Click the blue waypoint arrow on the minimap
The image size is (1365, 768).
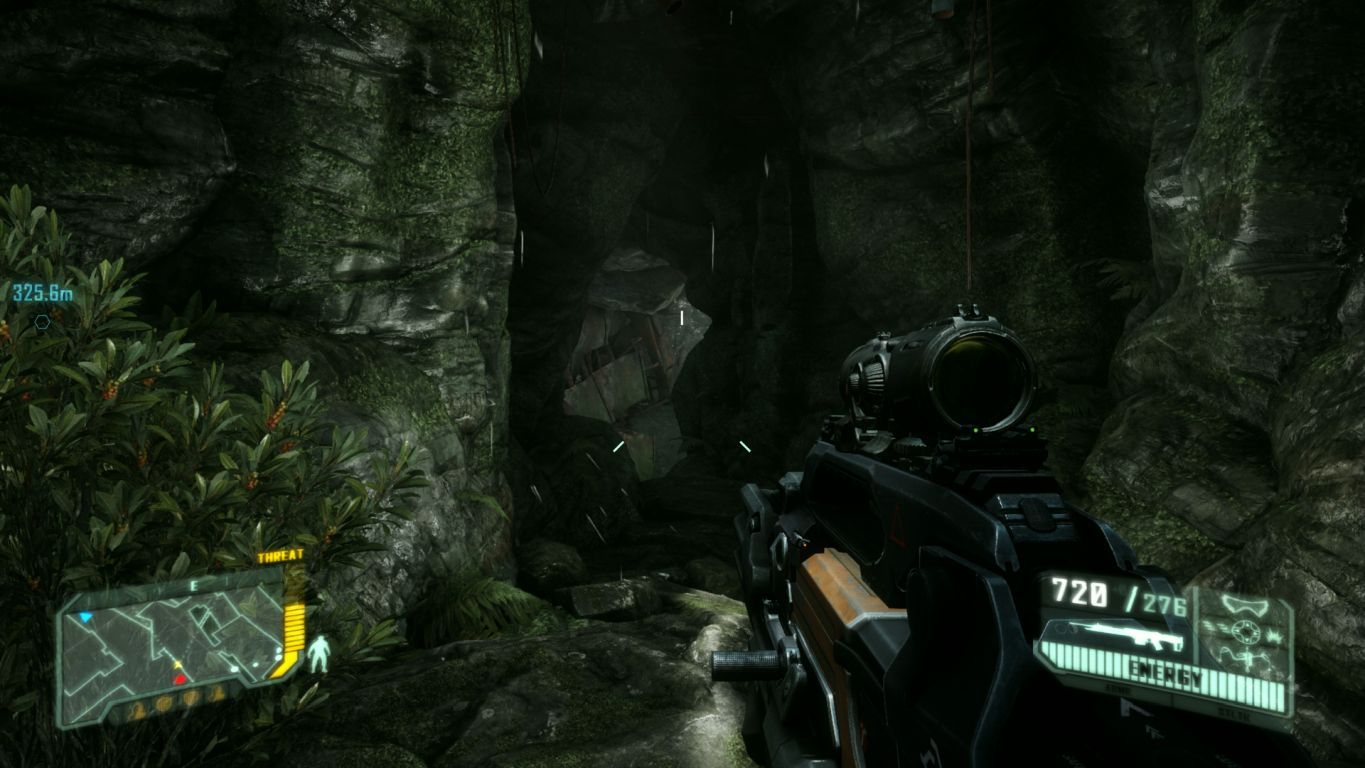pyautogui.click(x=85, y=617)
